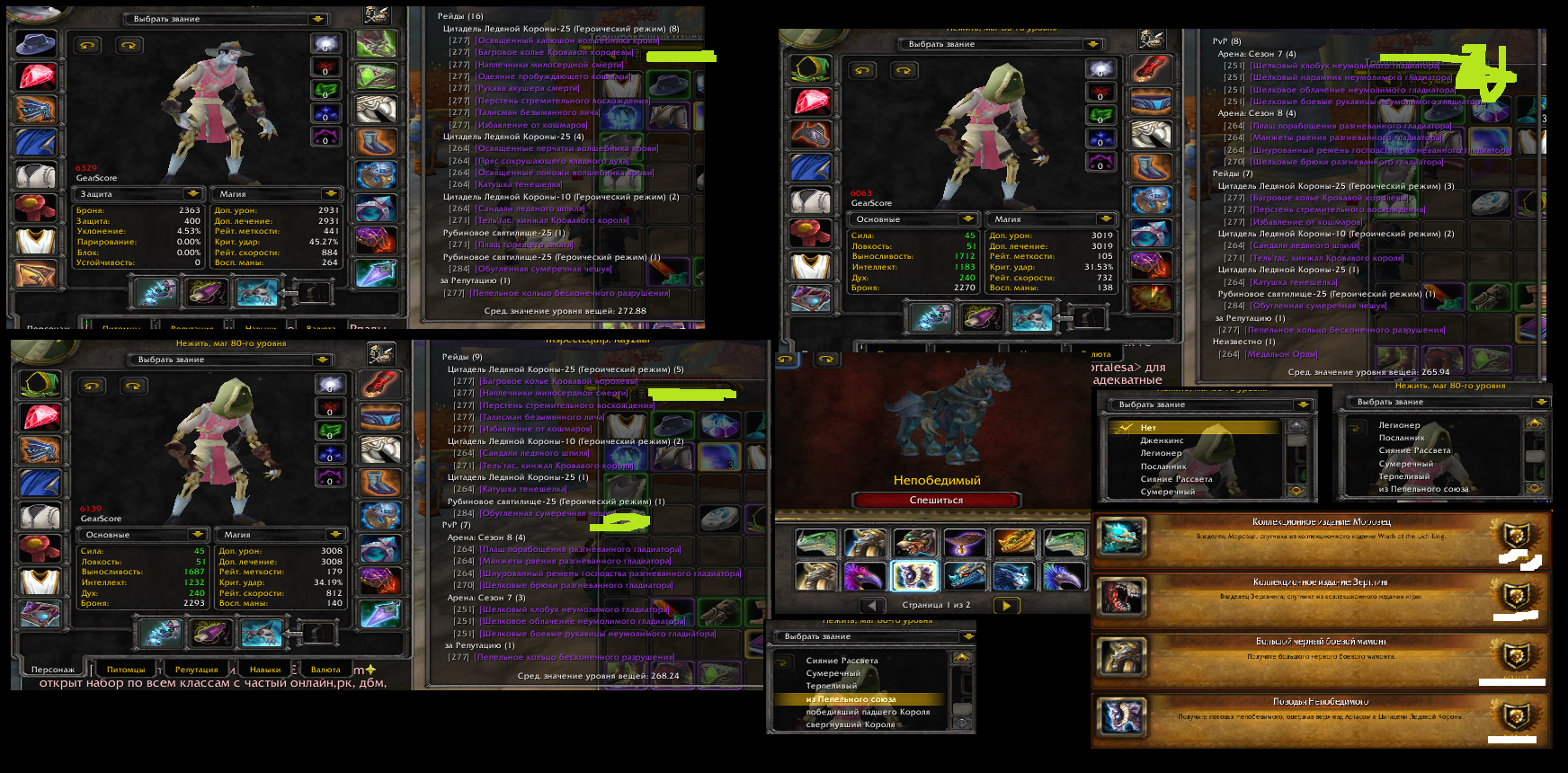Select the Нет title option

(x=1148, y=428)
